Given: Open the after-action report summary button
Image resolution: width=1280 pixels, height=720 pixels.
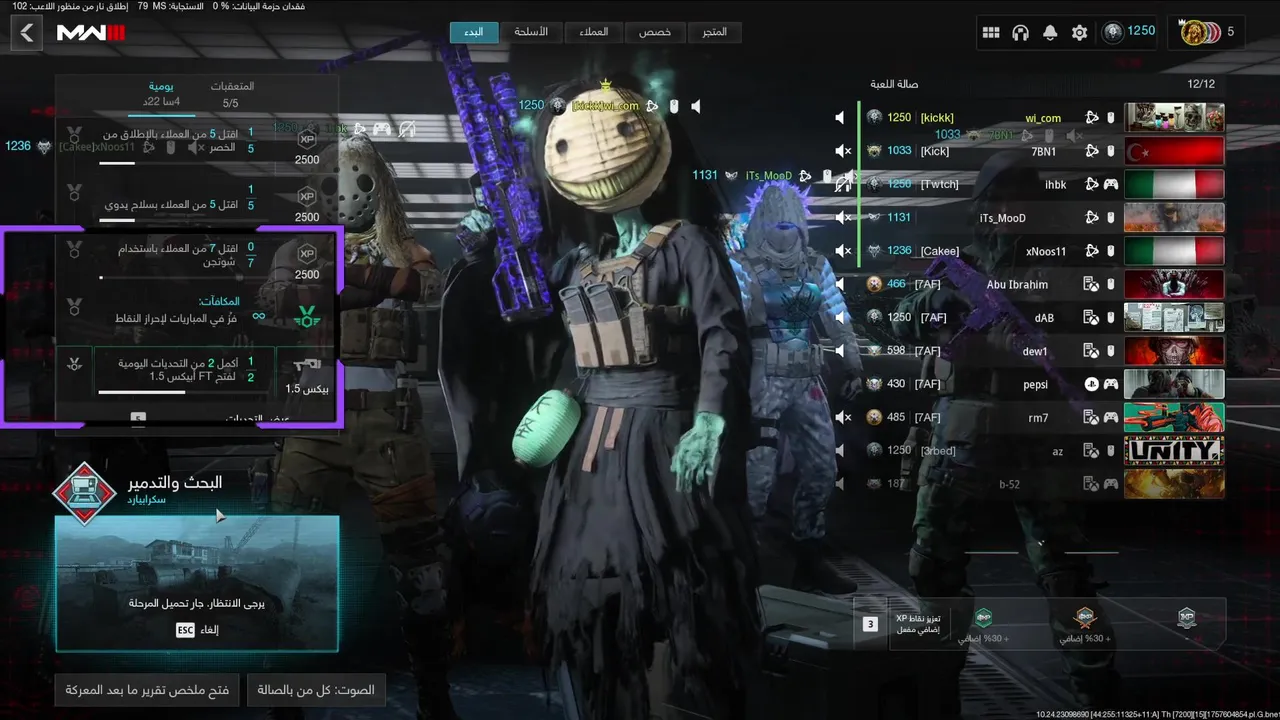Looking at the screenshot, I should 148,690.
